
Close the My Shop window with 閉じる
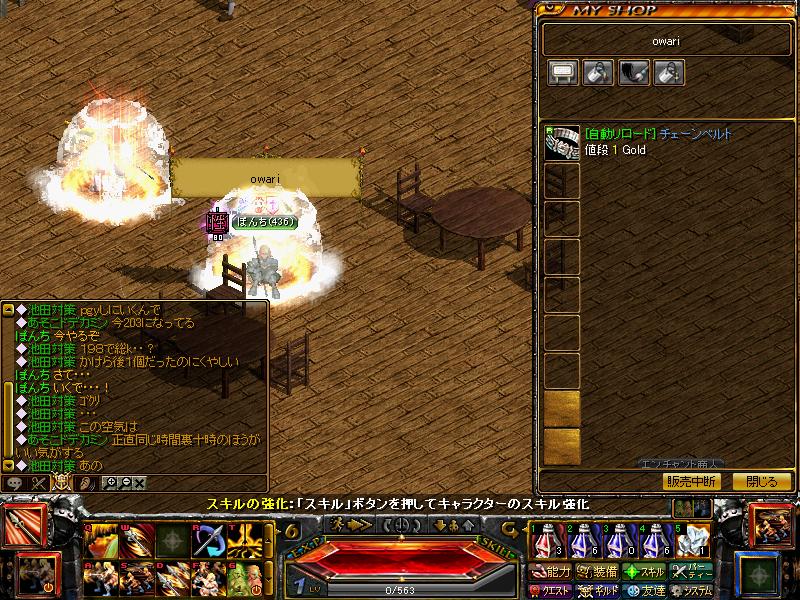point(762,481)
